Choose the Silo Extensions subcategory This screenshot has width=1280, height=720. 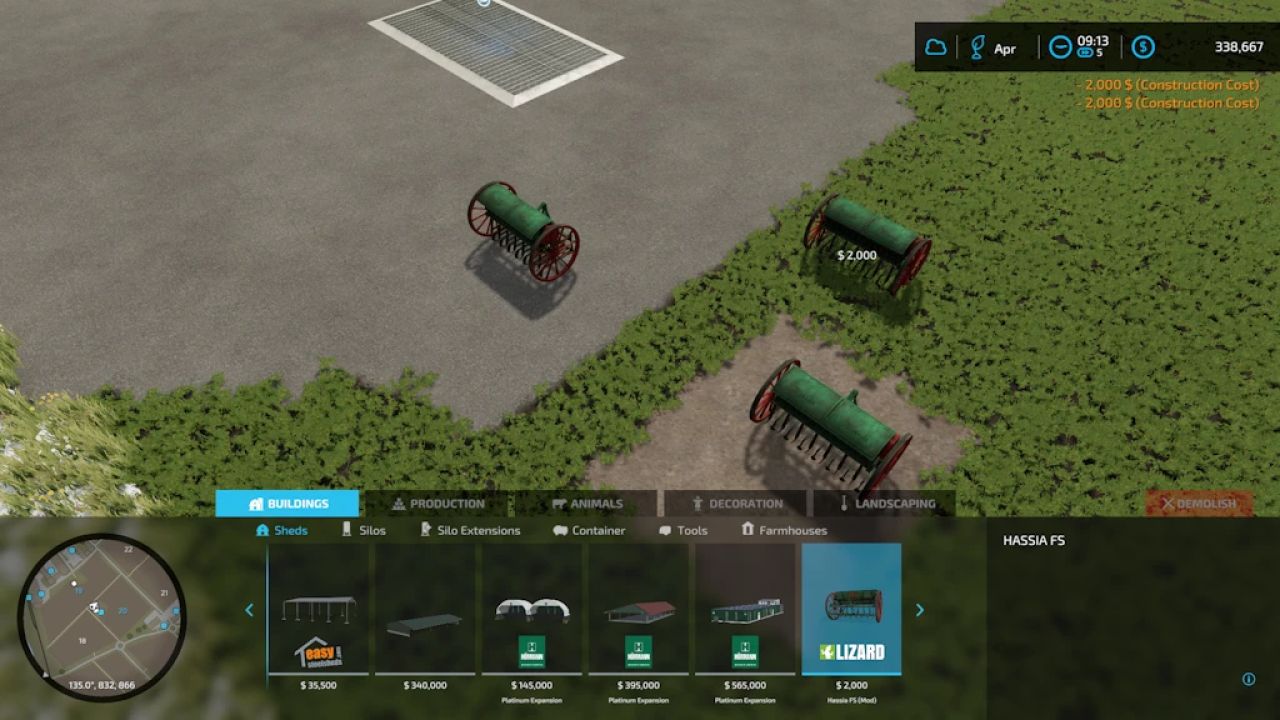click(470, 530)
